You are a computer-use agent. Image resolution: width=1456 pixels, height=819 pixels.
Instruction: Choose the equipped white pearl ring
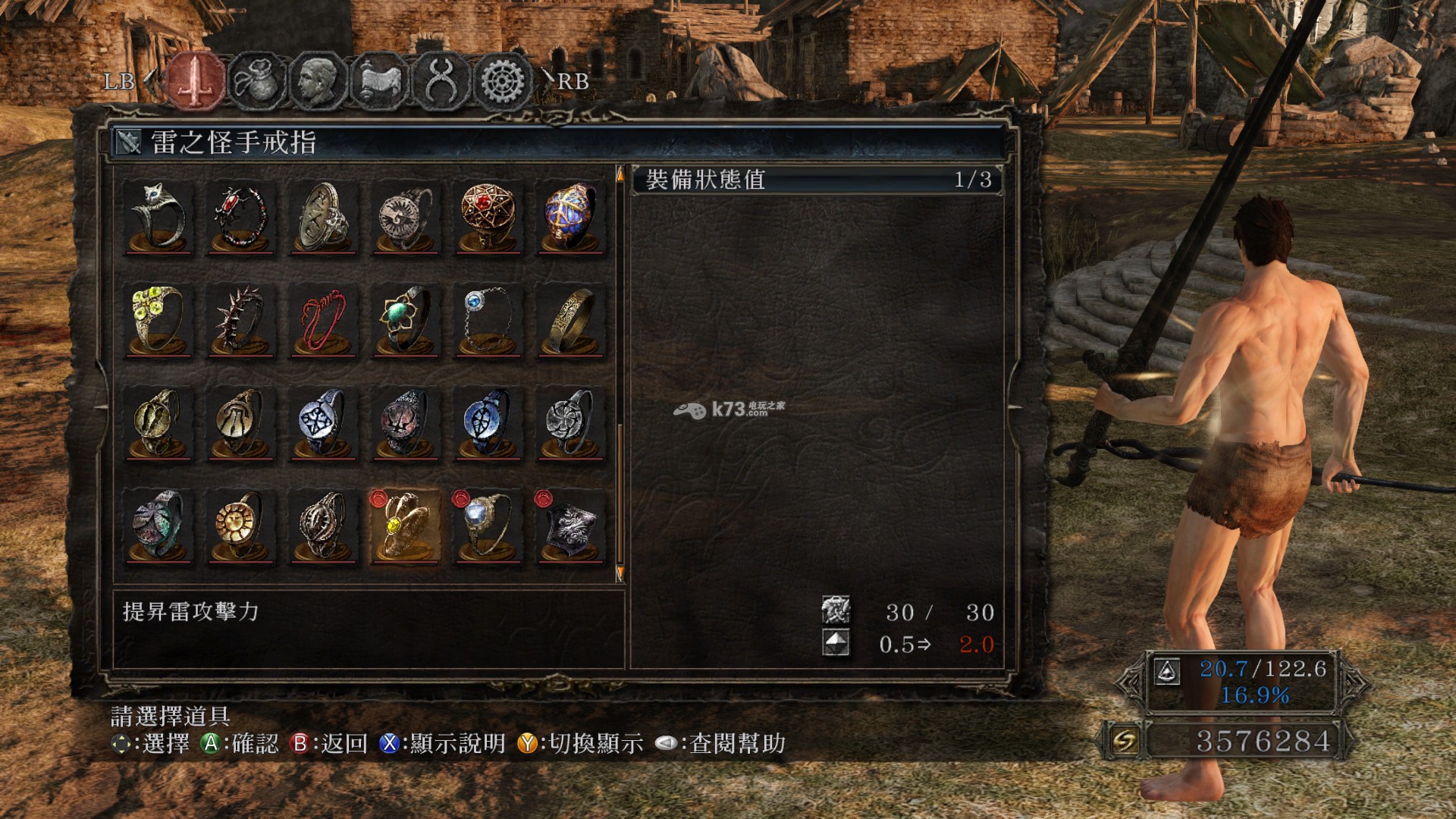point(488,526)
